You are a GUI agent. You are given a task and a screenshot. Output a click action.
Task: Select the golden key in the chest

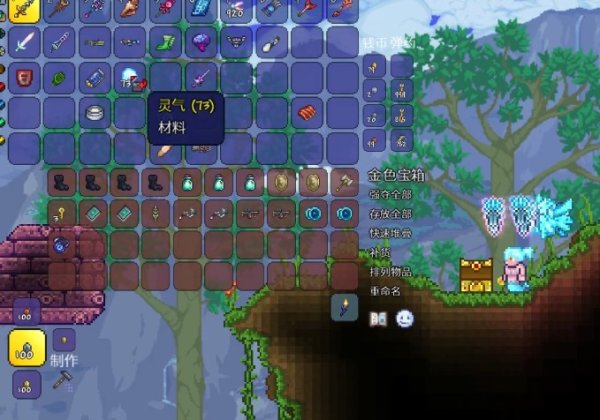59,213
